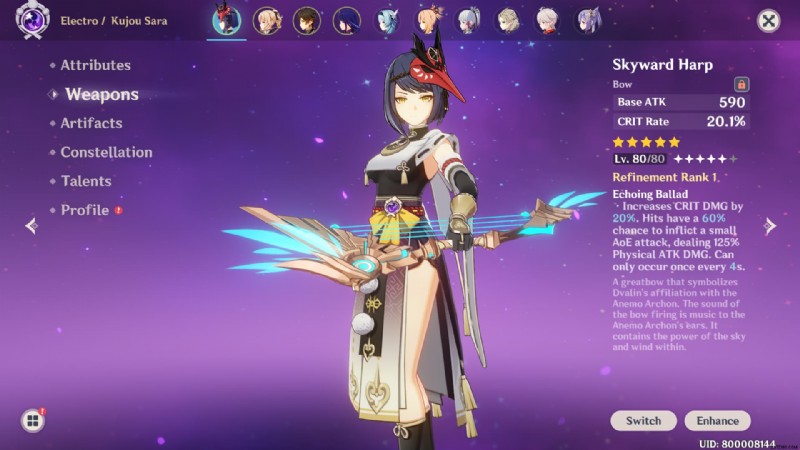Screen dimensions: 800x450
Task: Show Kujou Sara's Talents
Action: click(x=86, y=181)
